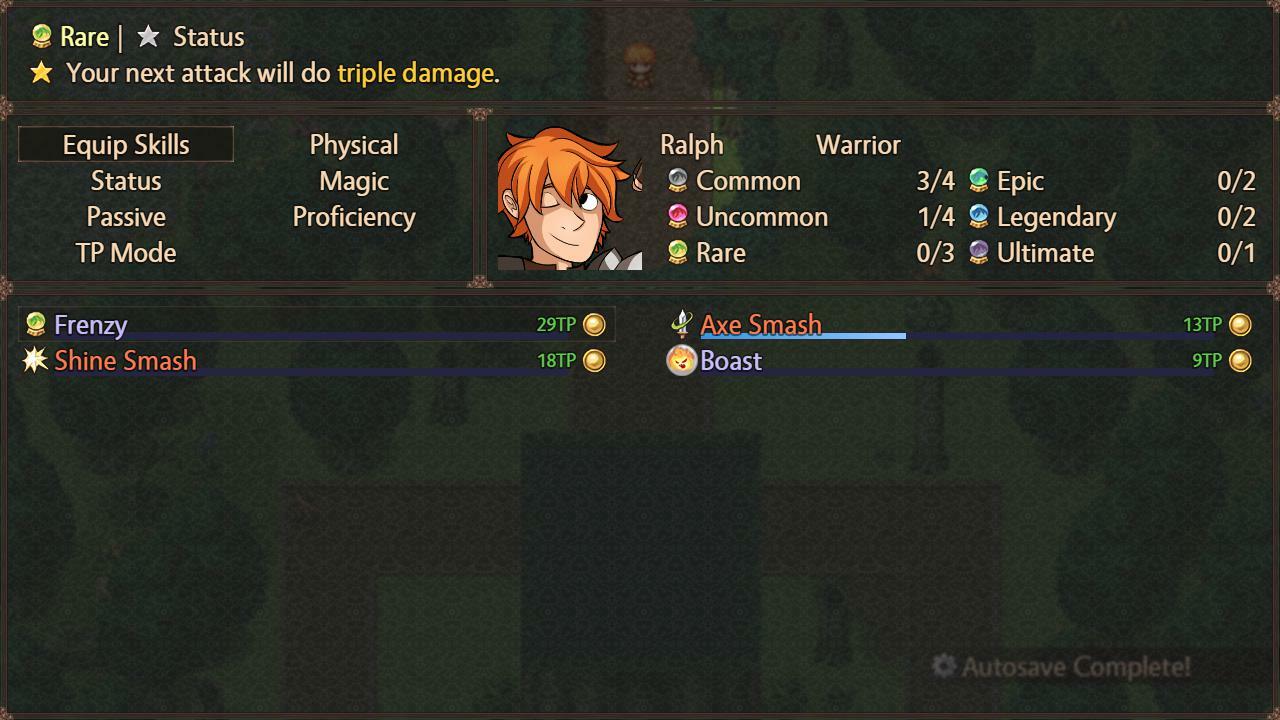Select the Frenzy orb skill icon
Image resolution: width=1280 pixels, height=720 pixels.
[35, 324]
